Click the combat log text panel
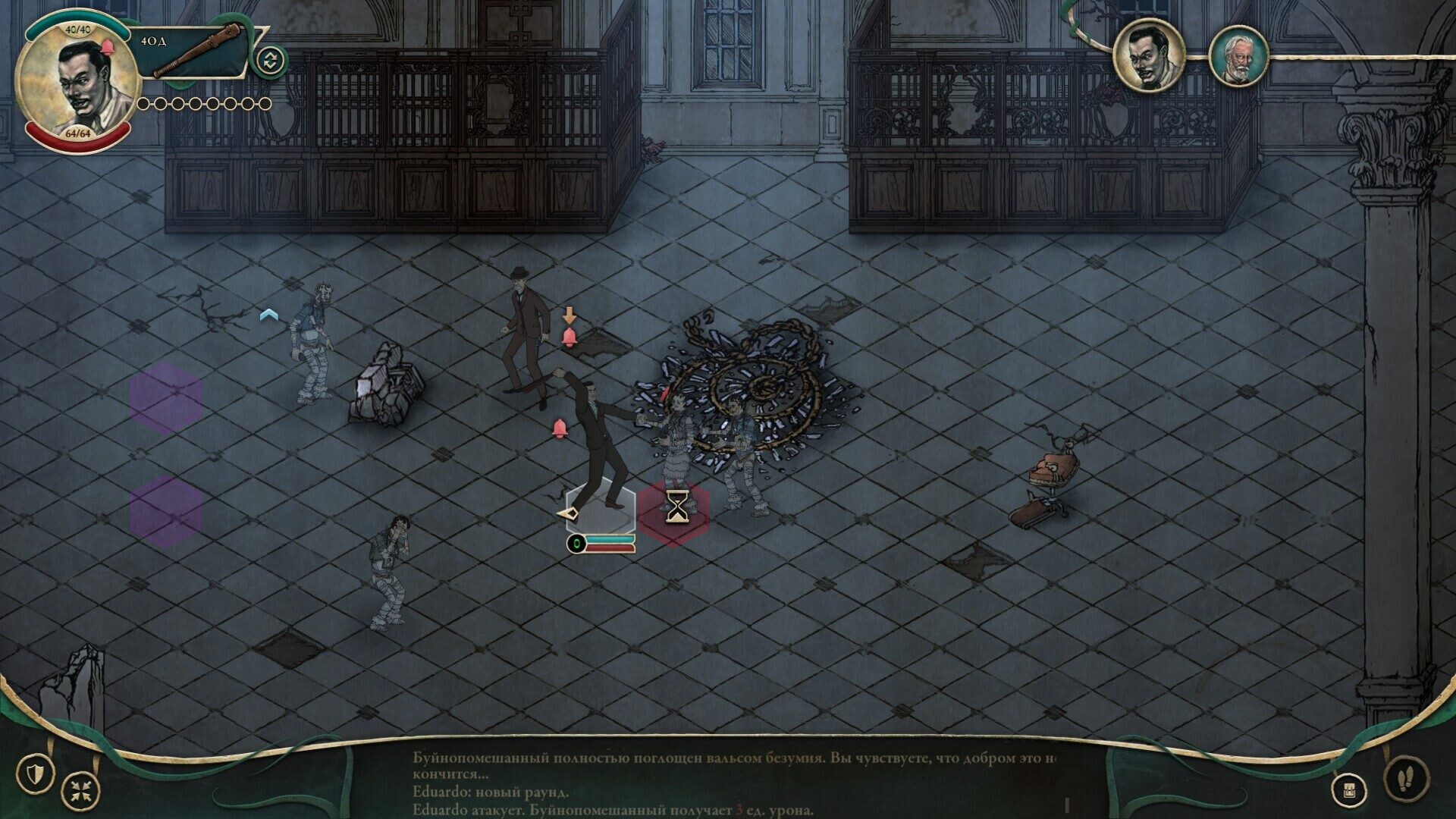This screenshot has height=819, width=1456. pyautogui.click(x=734, y=783)
